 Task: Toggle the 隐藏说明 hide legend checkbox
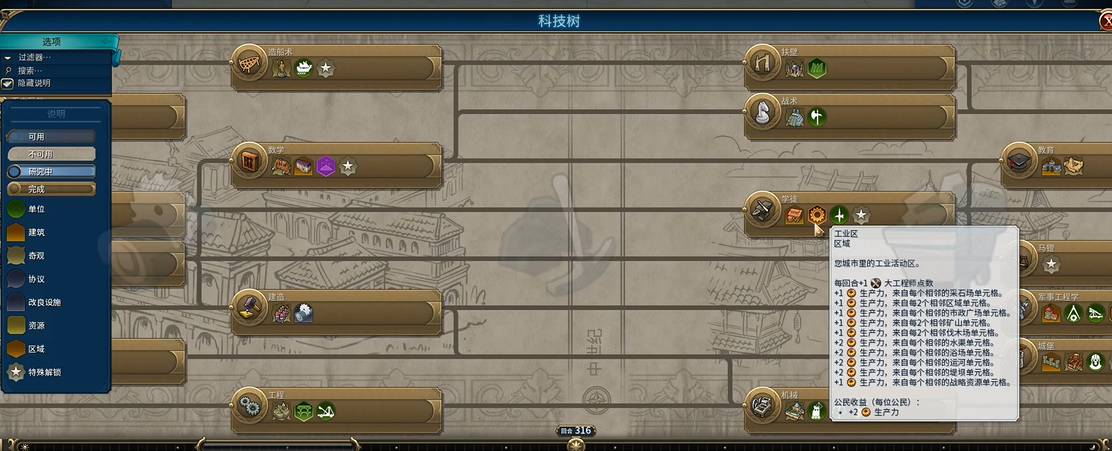[8, 83]
